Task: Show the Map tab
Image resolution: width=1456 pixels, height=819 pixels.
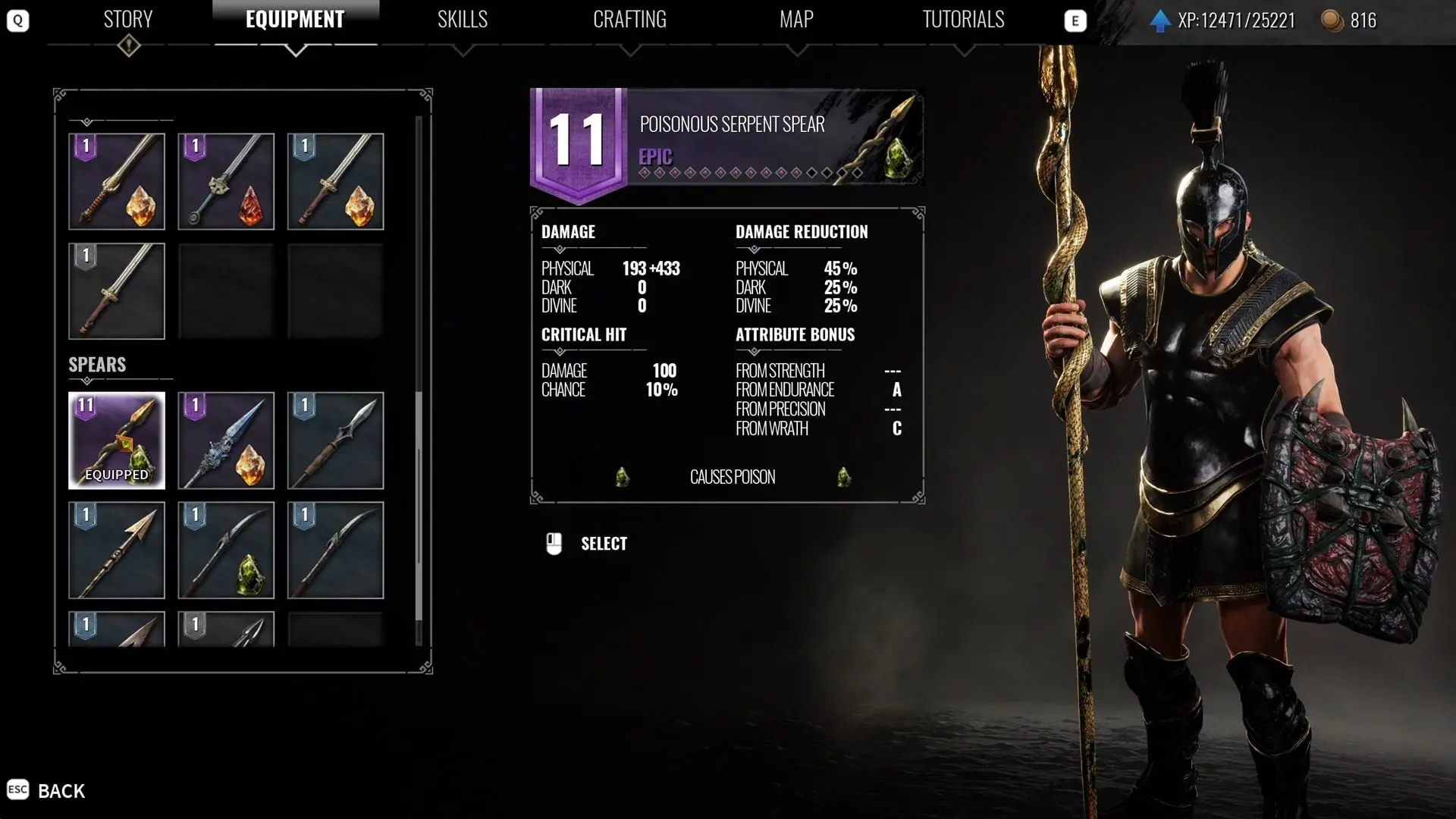Action: tap(796, 20)
